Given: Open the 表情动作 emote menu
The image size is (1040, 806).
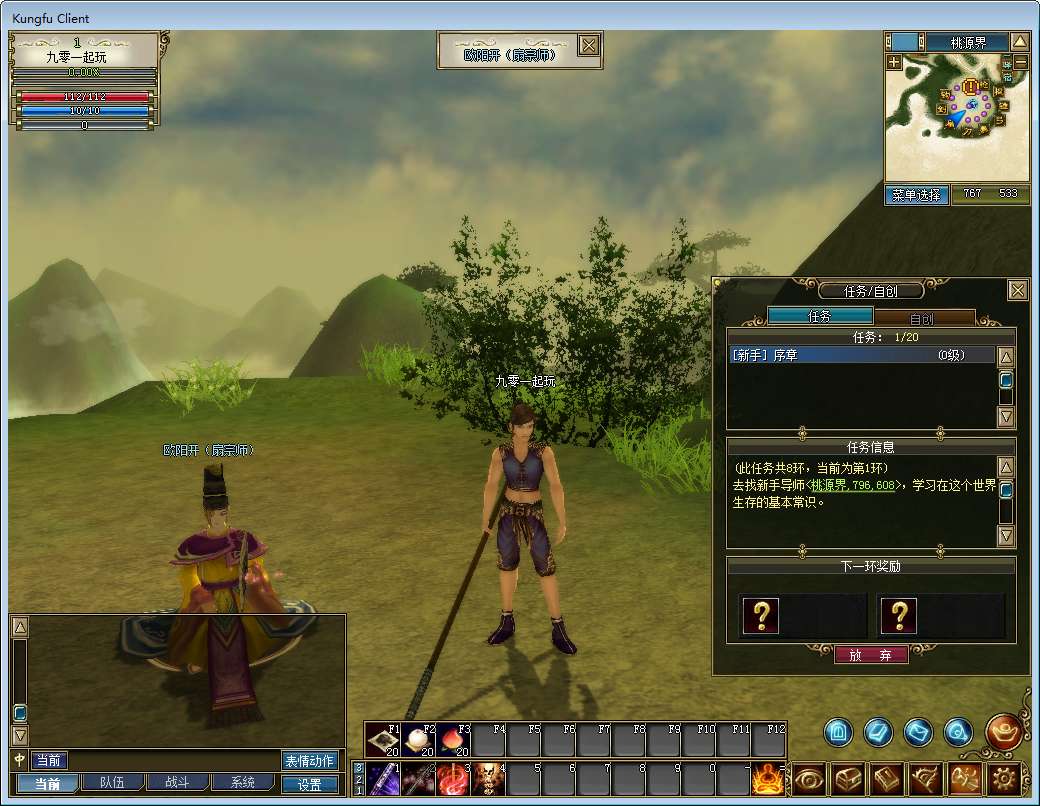Looking at the screenshot, I should [x=309, y=761].
